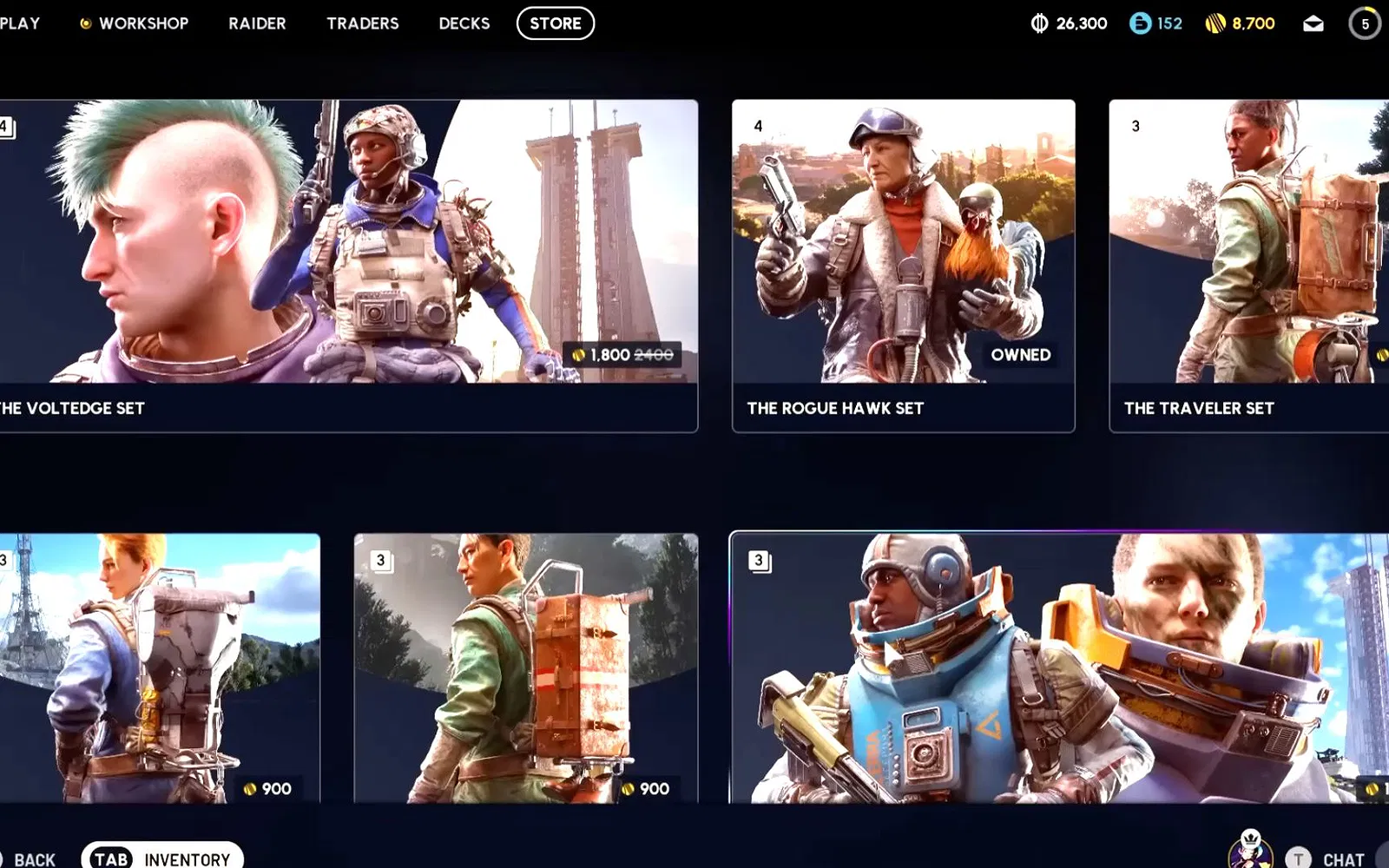The width and height of the screenshot is (1389, 868).
Task: Open The Rogue Hawk Set card
Action: 903,265
